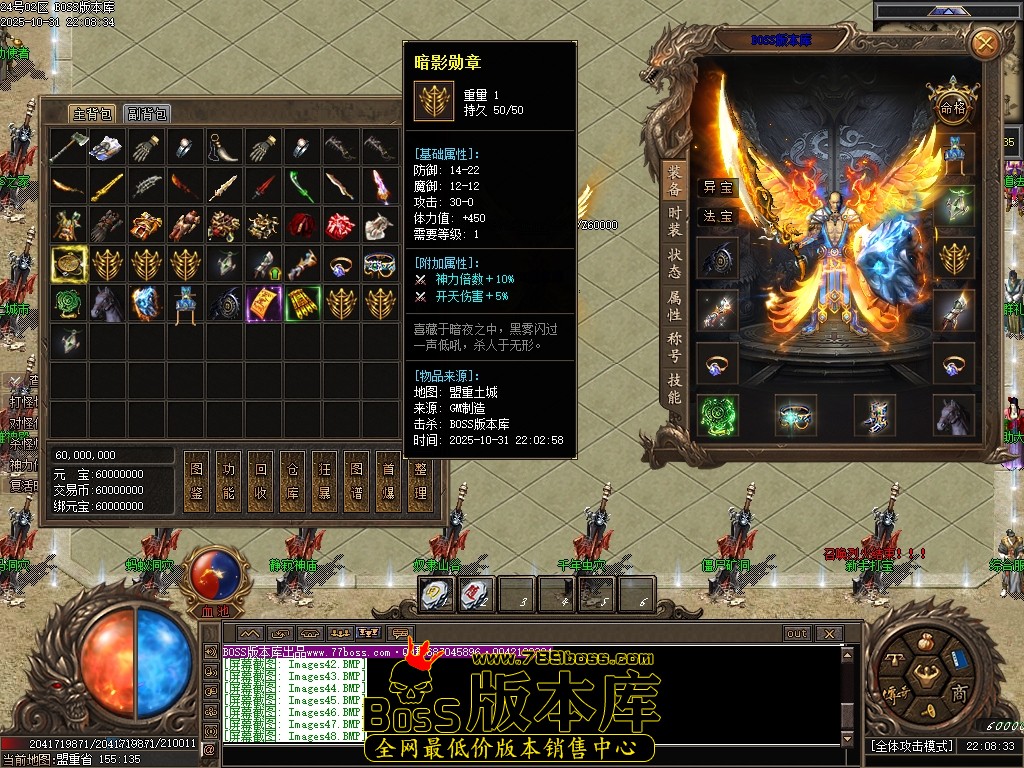Click the horse mount item in bag
This screenshot has height=768, width=1024.
coord(107,303)
